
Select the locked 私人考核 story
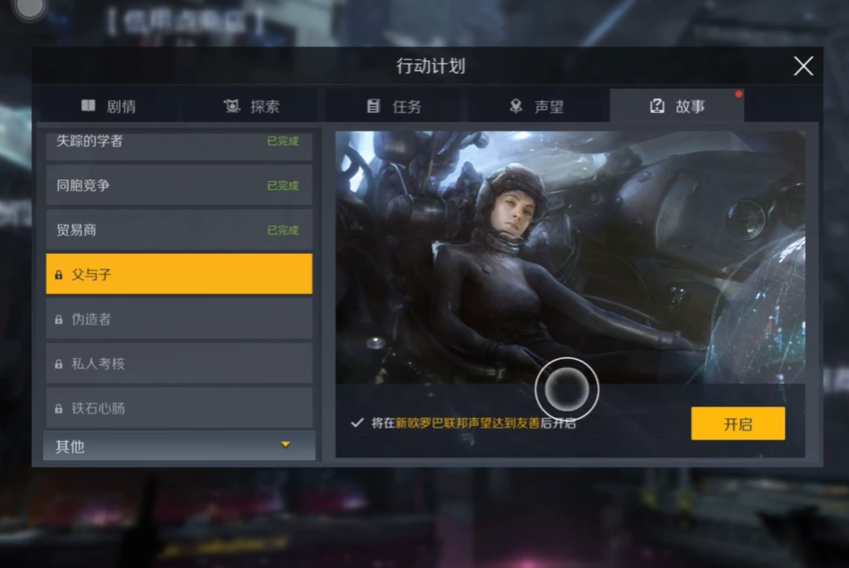click(179, 364)
